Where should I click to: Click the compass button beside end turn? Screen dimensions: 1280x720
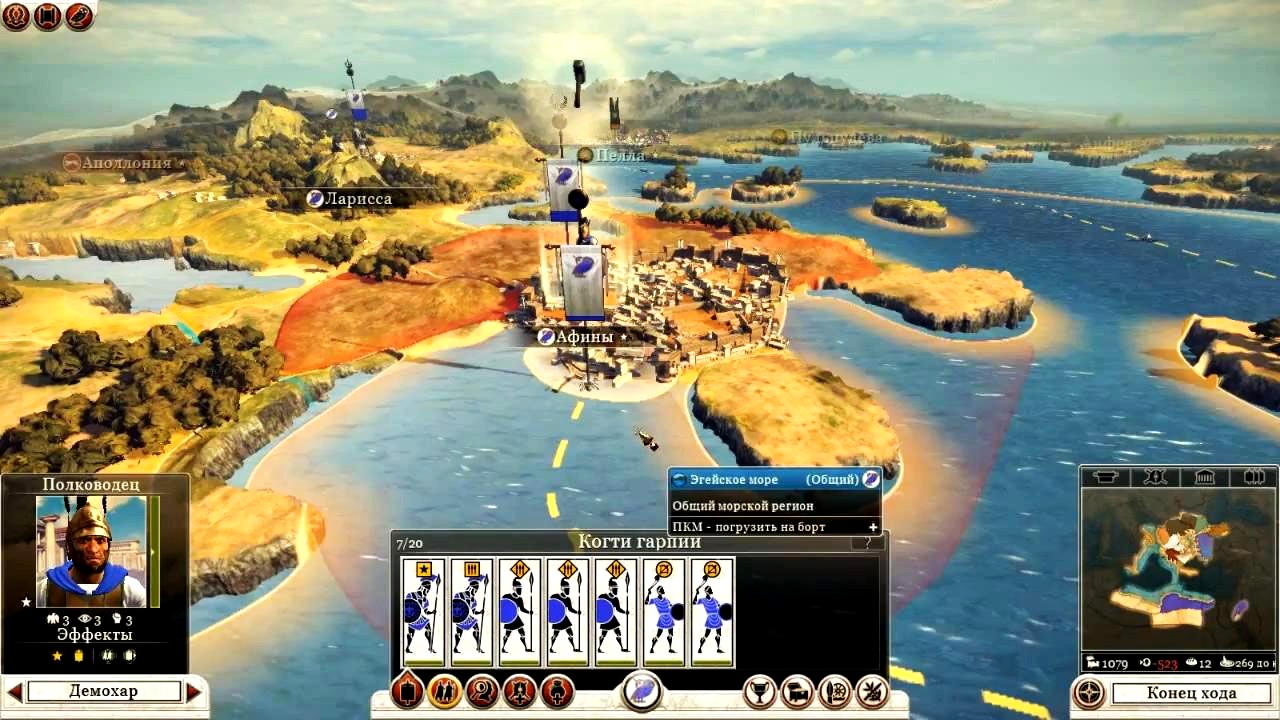pyautogui.click(x=1088, y=693)
